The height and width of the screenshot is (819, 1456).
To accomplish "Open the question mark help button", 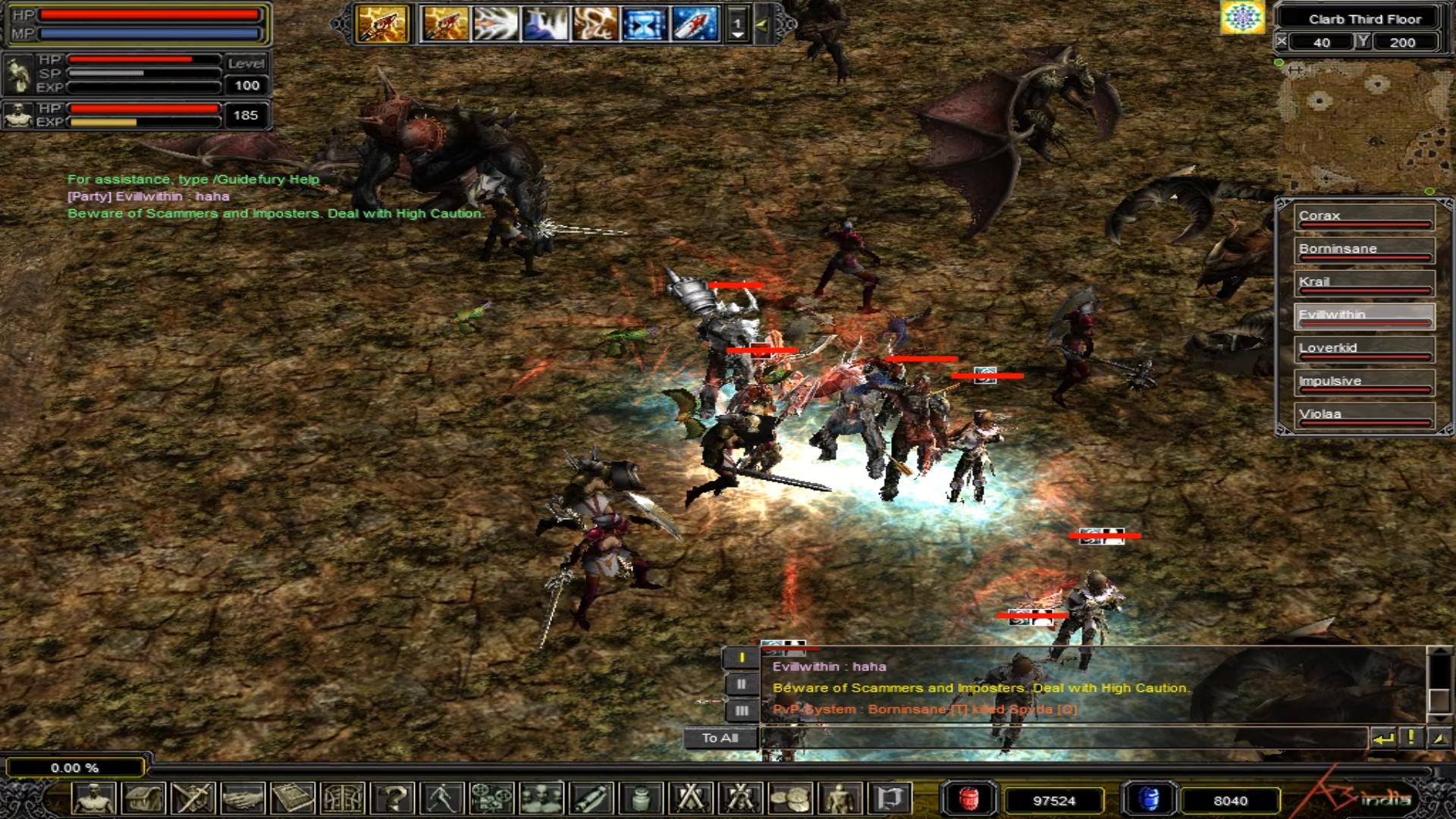I will pyautogui.click(x=394, y=799).
